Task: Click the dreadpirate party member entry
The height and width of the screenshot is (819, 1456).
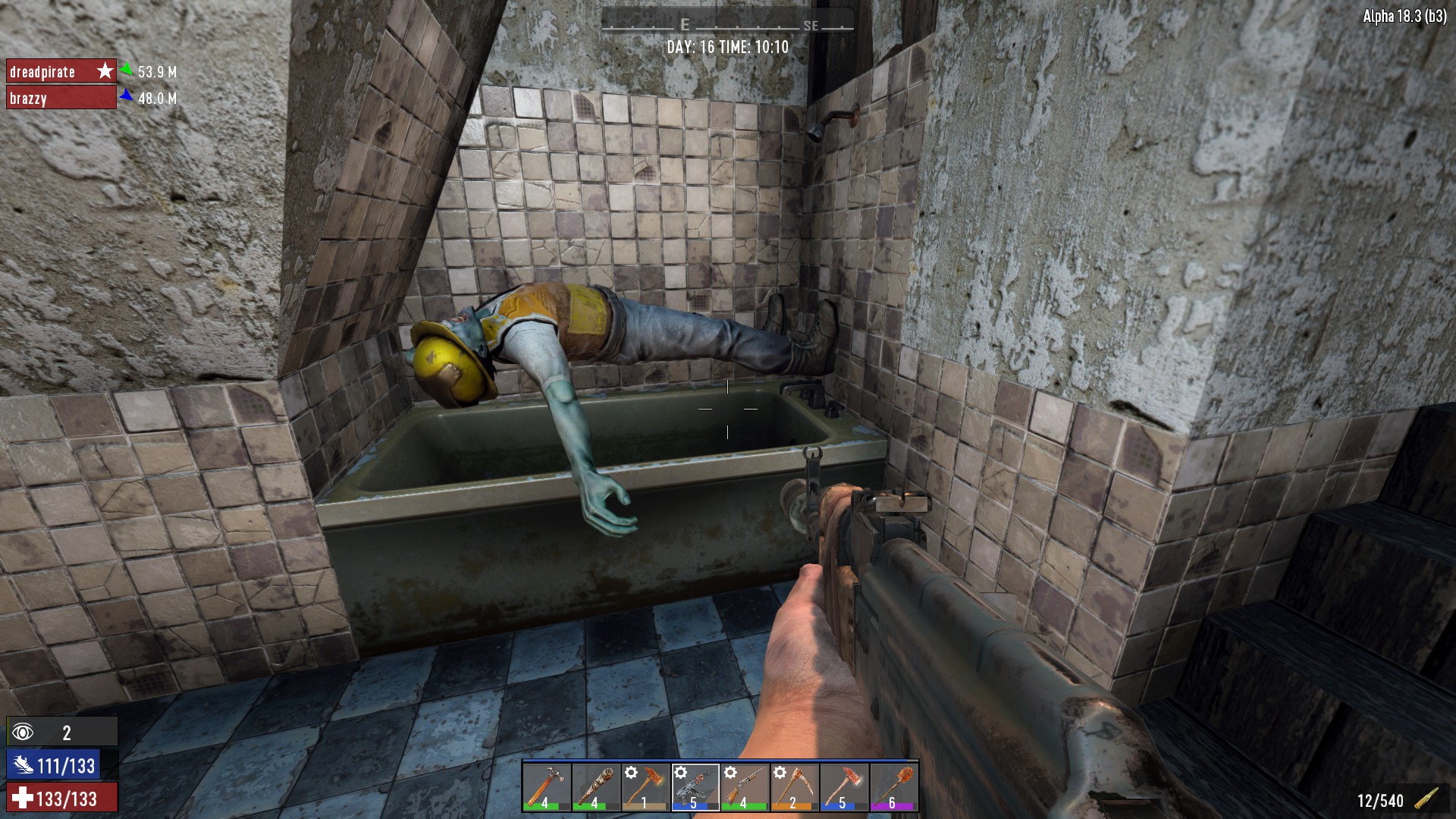Action: [x=61, y=71]
